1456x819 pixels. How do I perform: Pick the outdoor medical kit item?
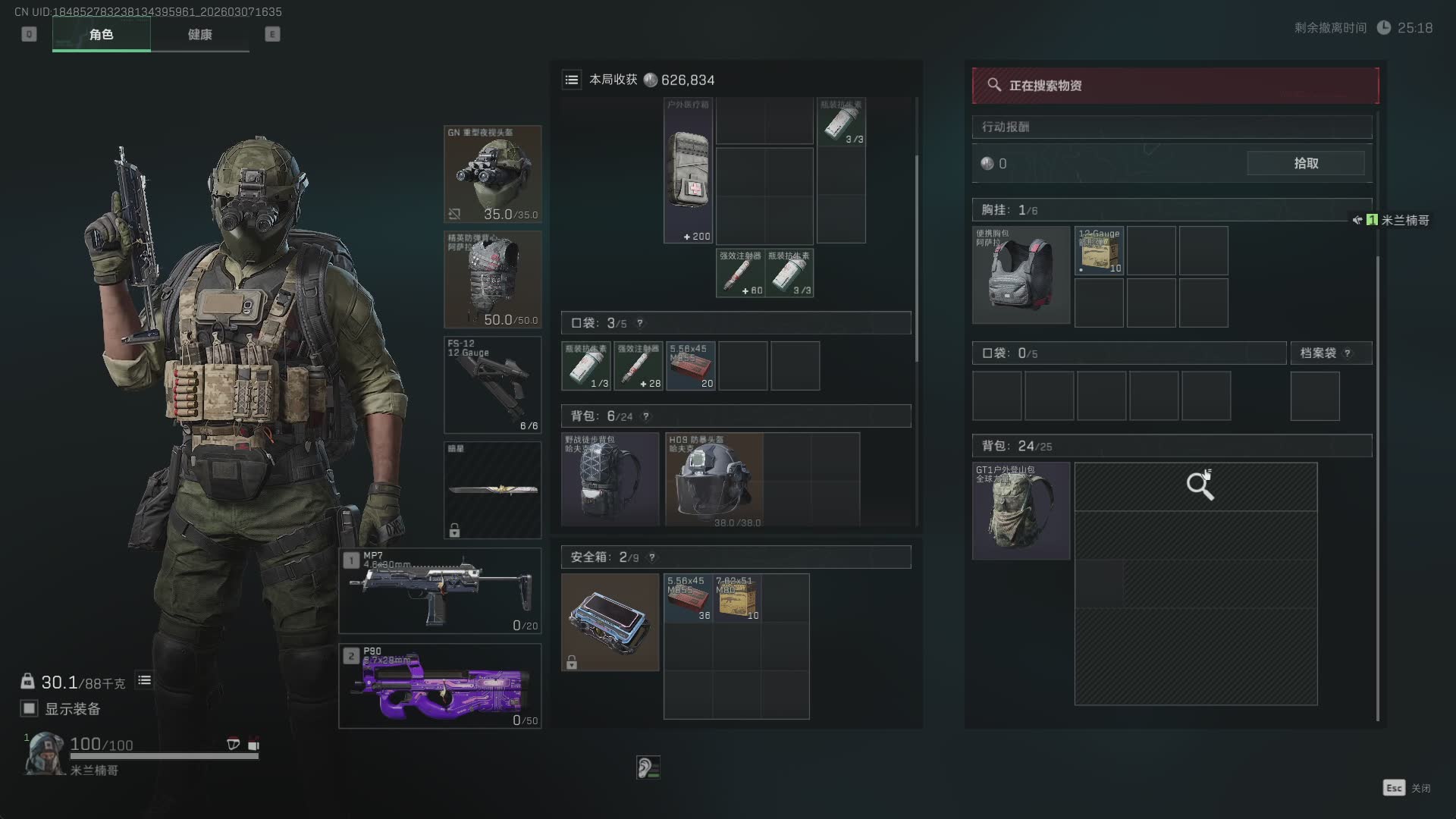(x=688, y=171)
